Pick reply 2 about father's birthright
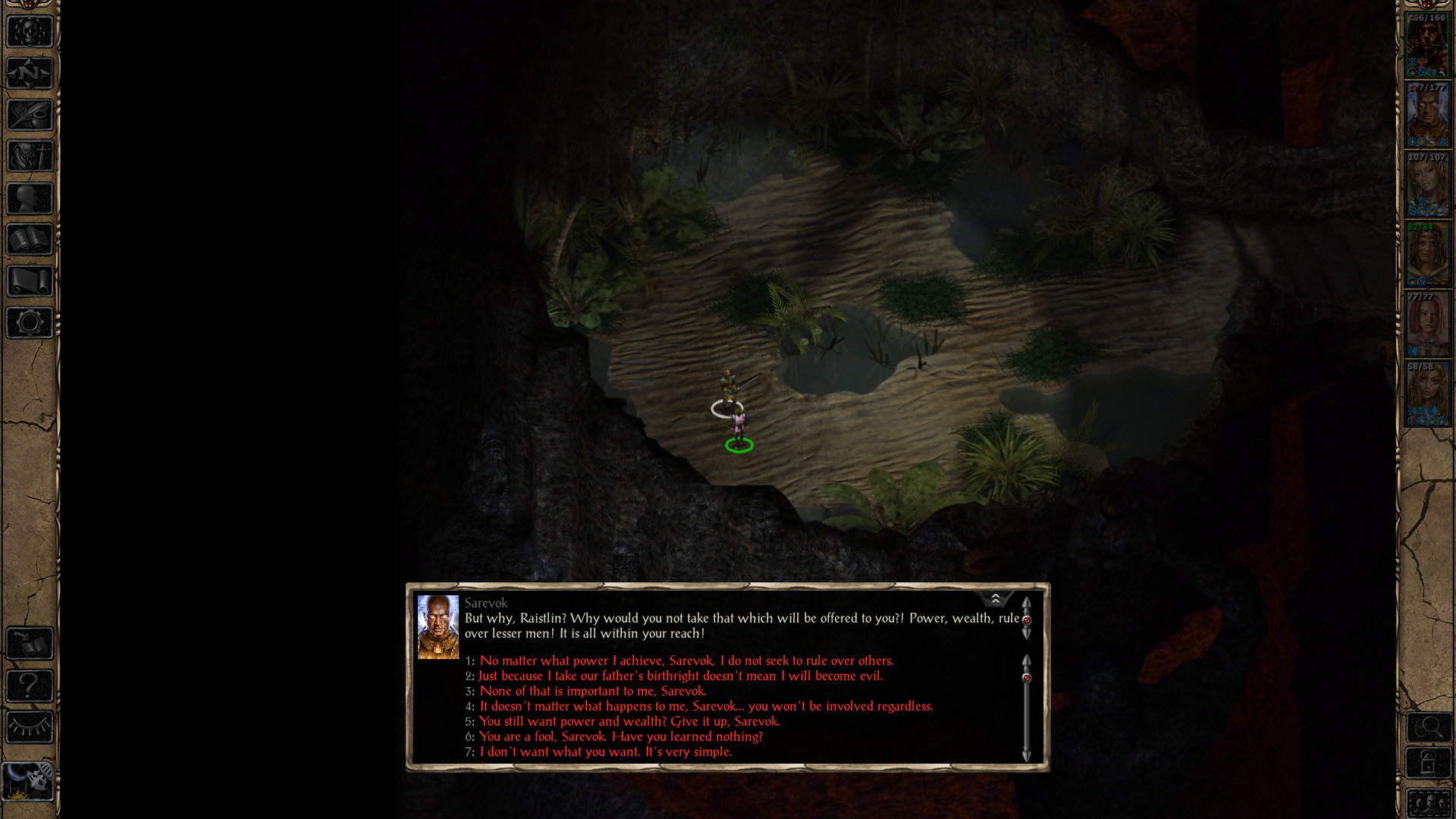The image size is (1456, 819). coord(680,676)
